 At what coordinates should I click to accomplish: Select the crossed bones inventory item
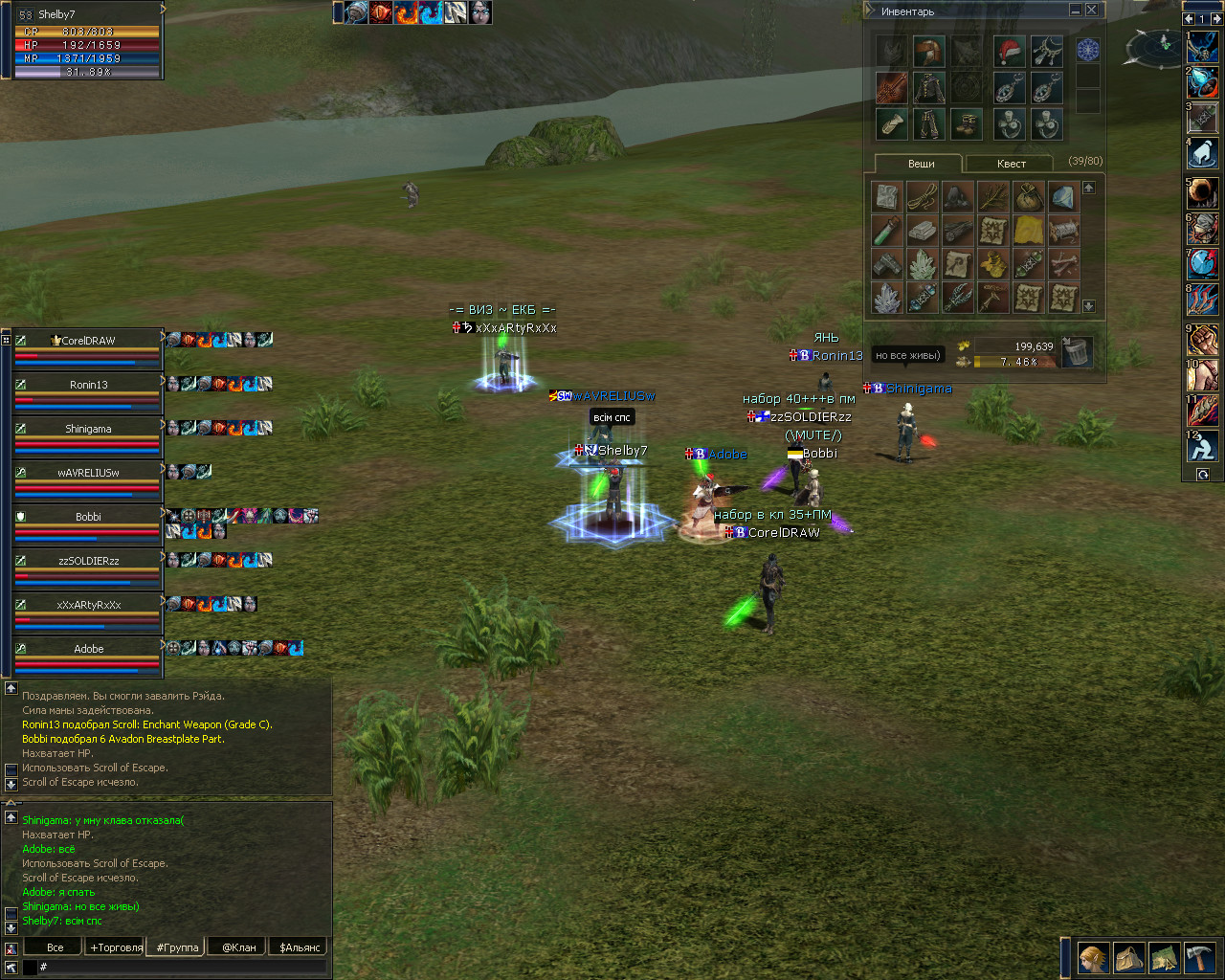[x=1063, y=264]
